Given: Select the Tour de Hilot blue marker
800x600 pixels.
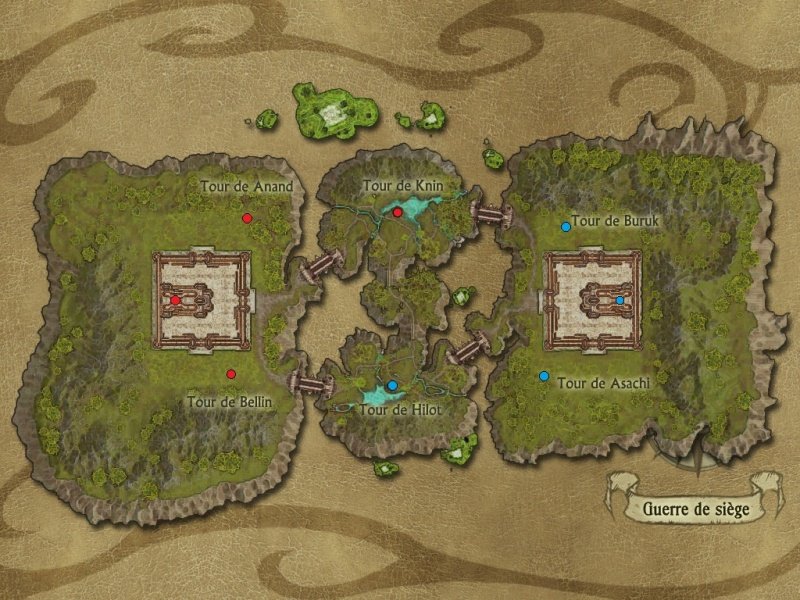Looking at the screenshot, I should [x=393, y=385].
